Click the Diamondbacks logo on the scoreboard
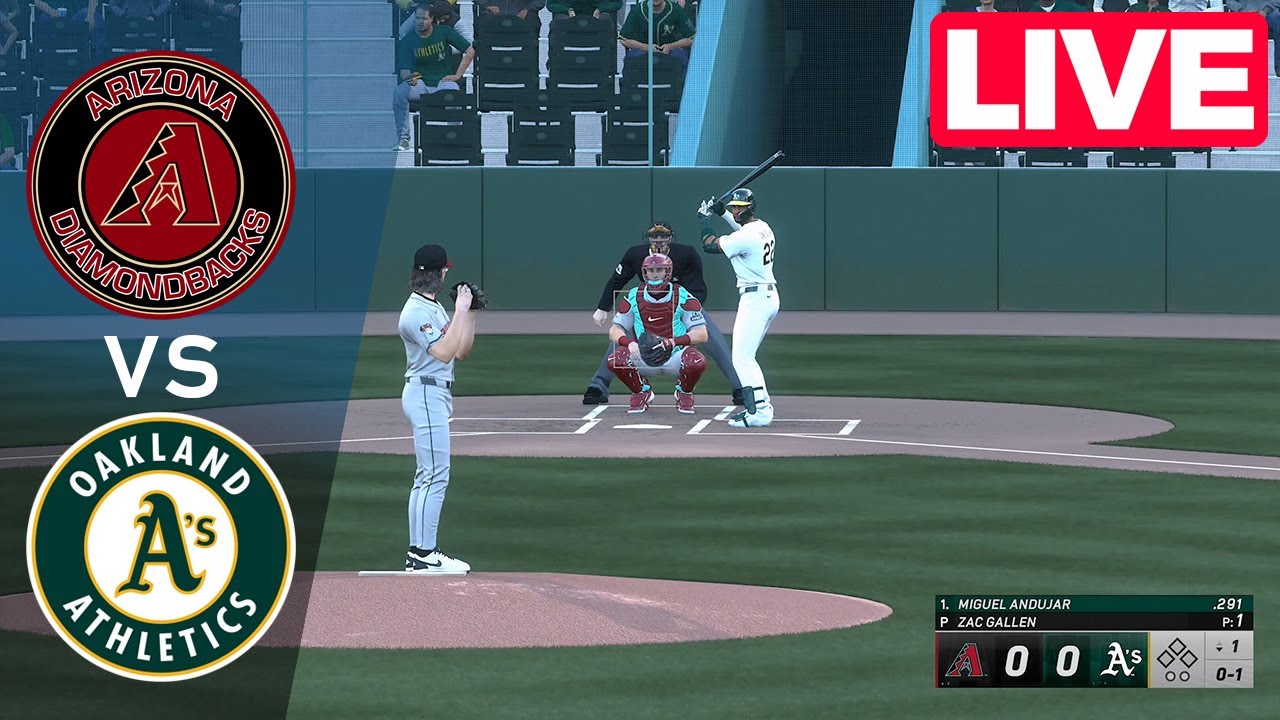Screen dimensions: 1280x720 point(965,660)
